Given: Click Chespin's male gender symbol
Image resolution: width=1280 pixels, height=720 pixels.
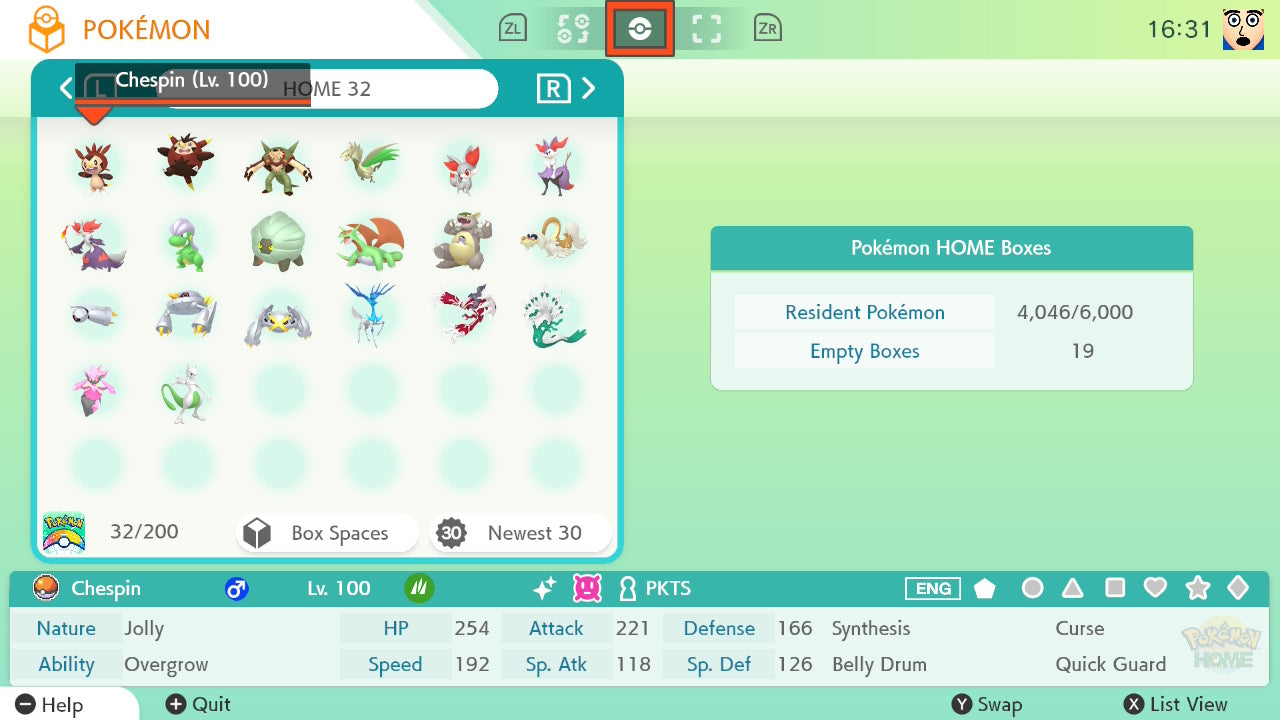Looking at the screenshot, I should [x=237, y=589].
